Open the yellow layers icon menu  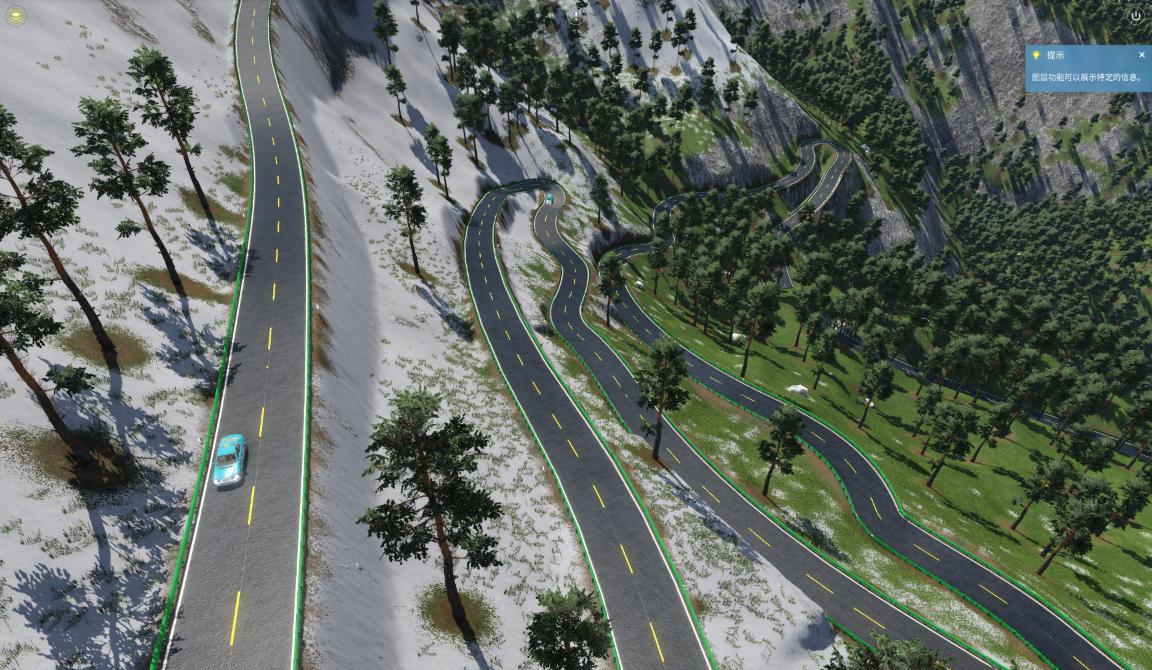[15, 15]
